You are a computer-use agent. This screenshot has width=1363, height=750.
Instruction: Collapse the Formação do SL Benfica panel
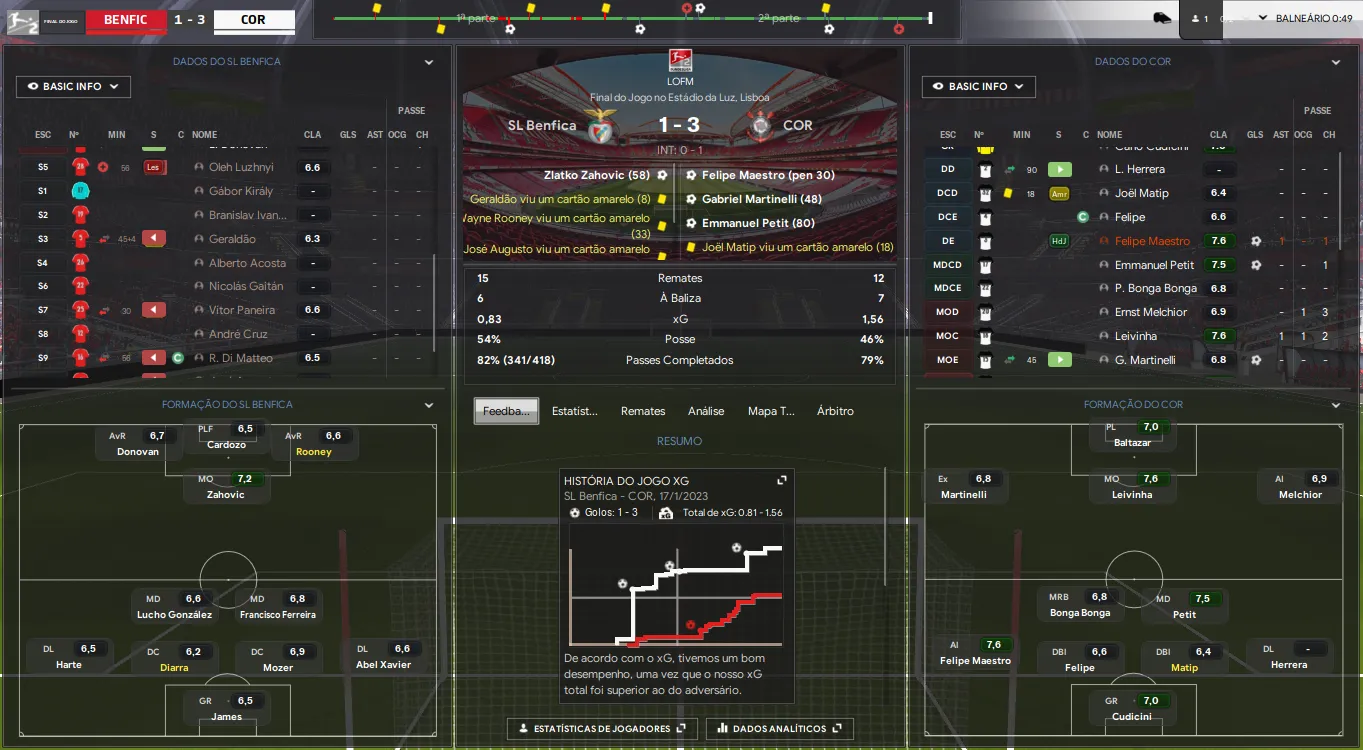pos(429,405)
